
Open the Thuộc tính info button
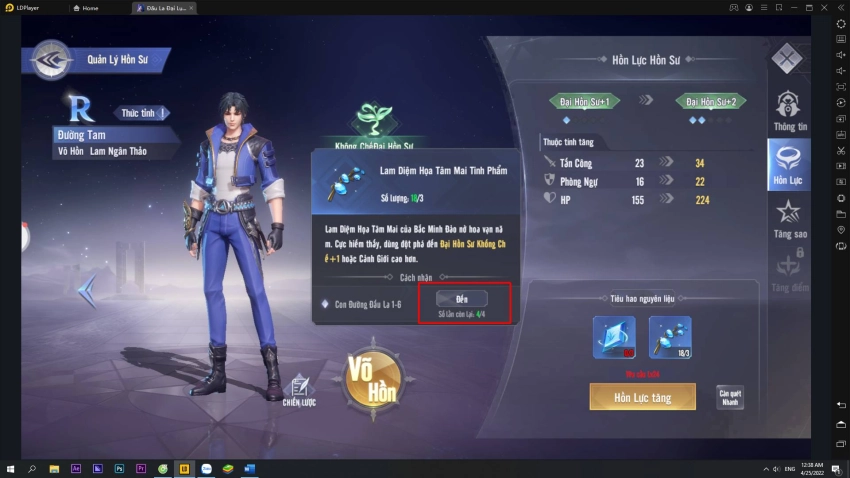click(x=141, y=113)
